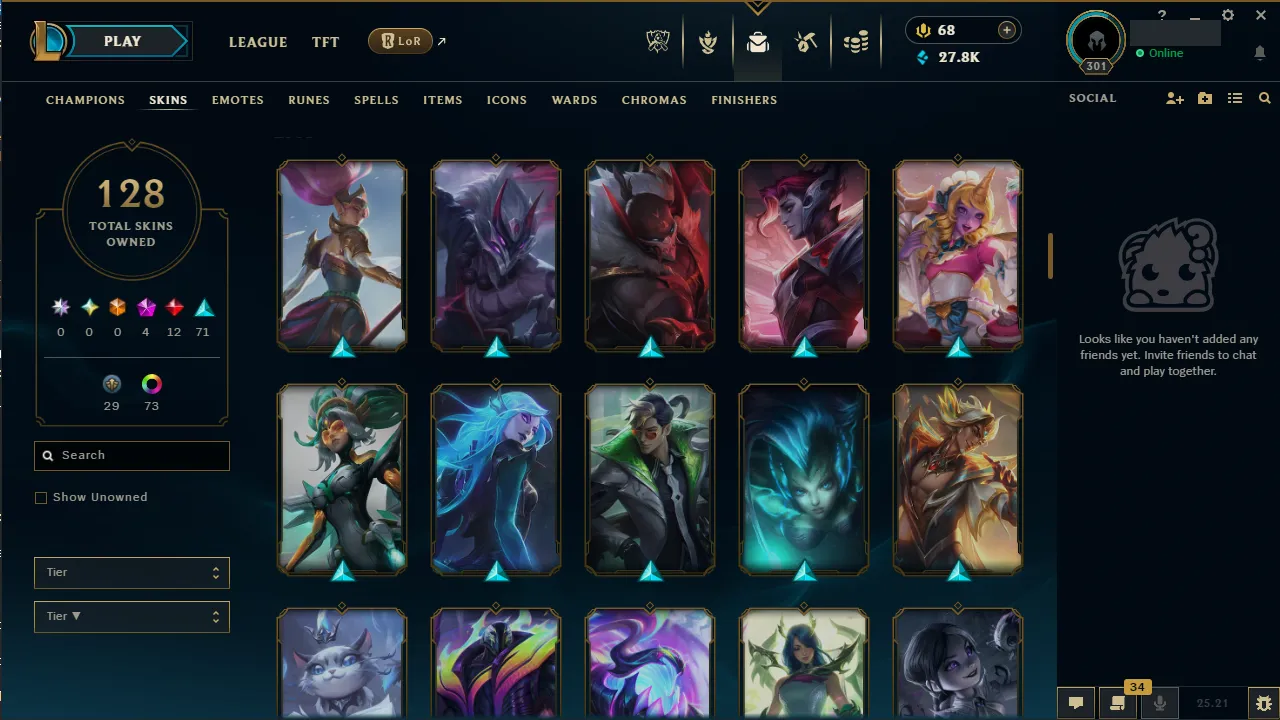The height and width of the screenshot is (720, 1280).
Task: Open the store coins icon
Action: (856, 42)
